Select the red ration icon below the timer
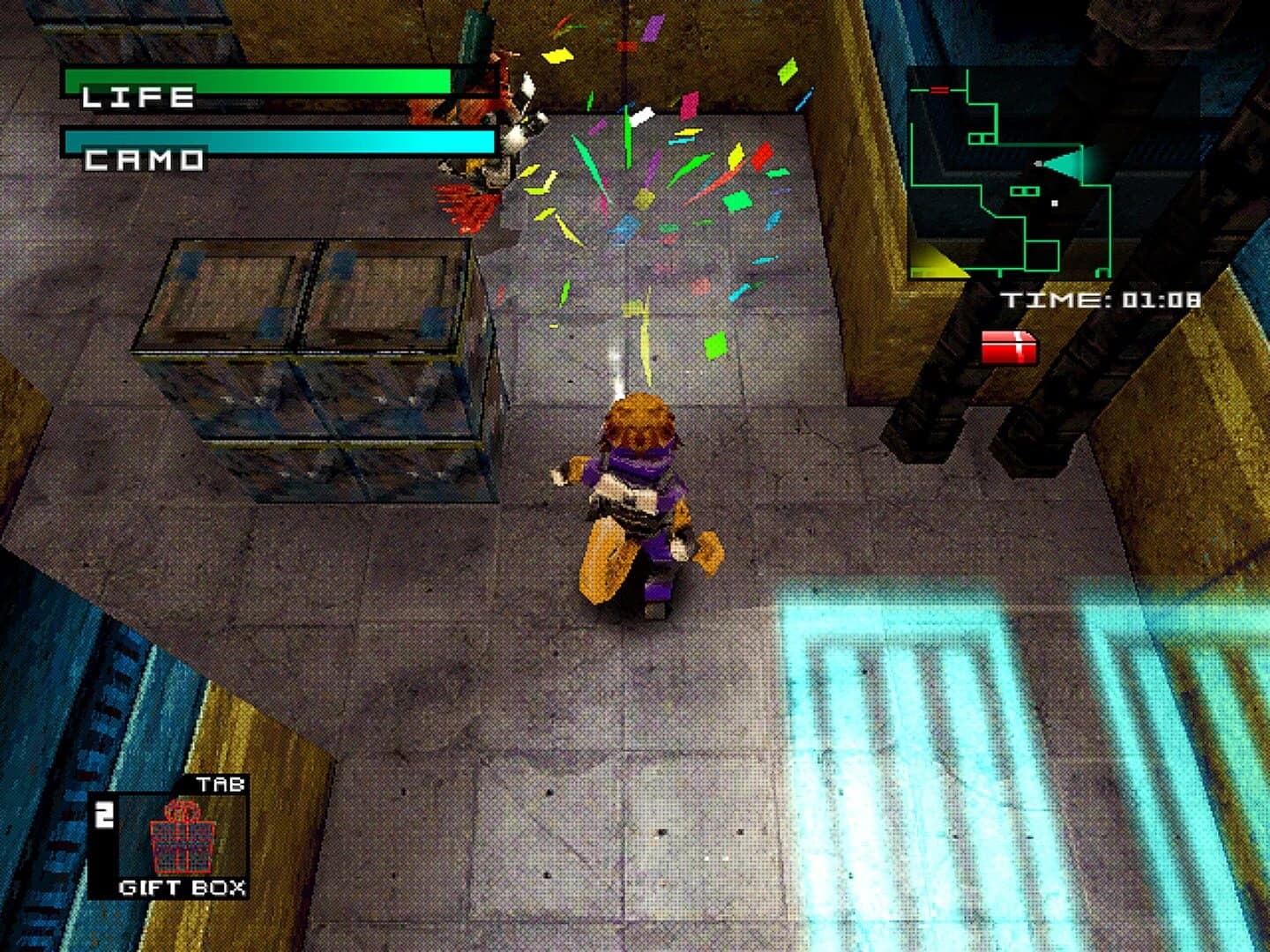The height and width of the screenshot is (952, 1270). [x=1011, y=347]
